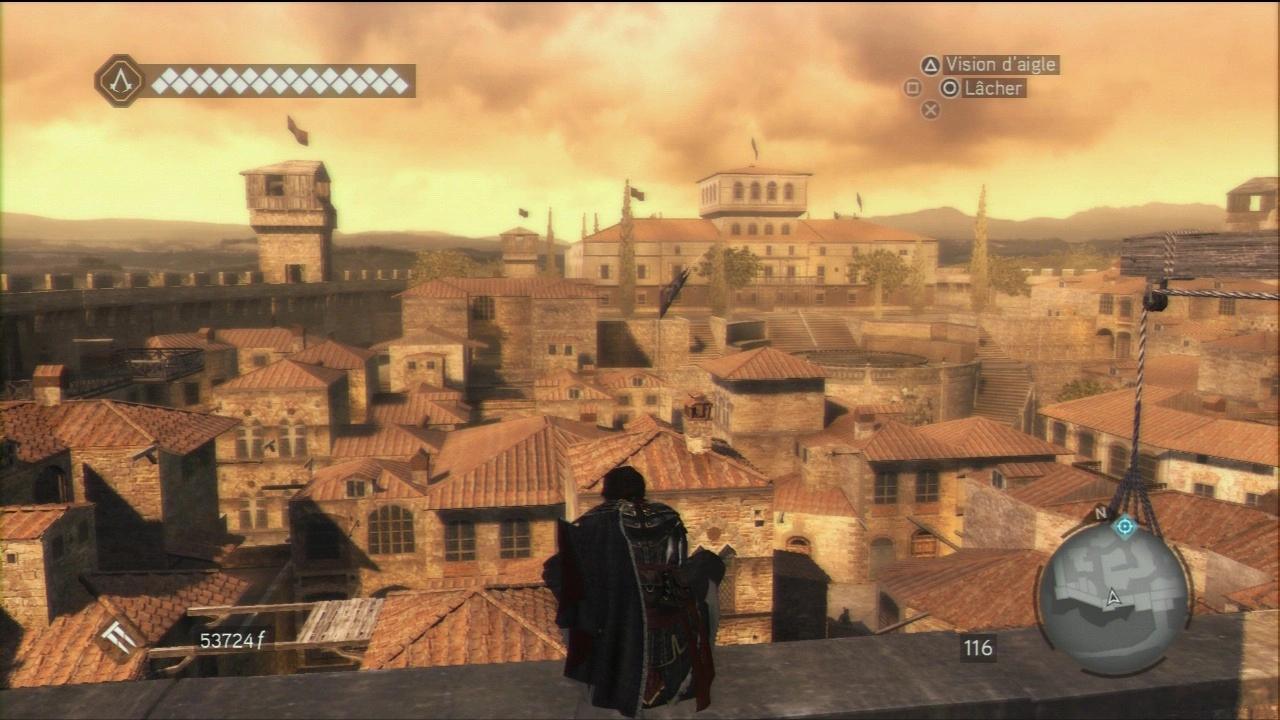Select the Triangle button icon beside Vision d'aigle
This screenshot has height=720, width=1280.
coord(931,65)
